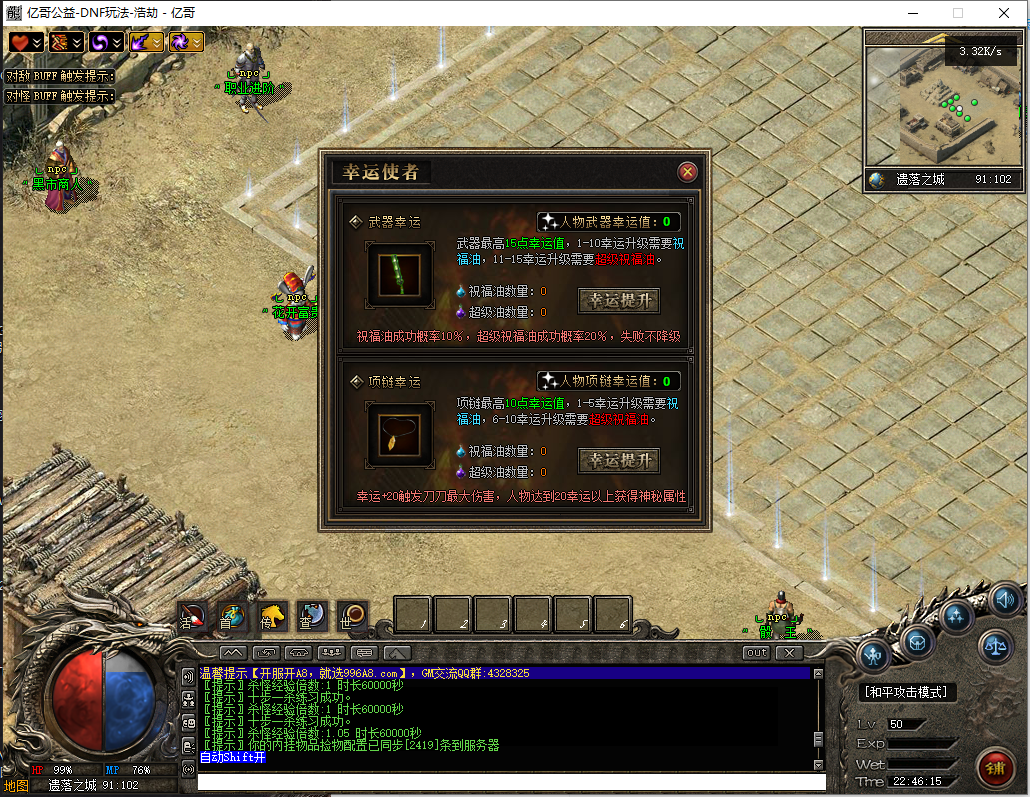Click the 'out' button above chat
This screenshot has width=1030, height=797.
[x=757, y=653]
